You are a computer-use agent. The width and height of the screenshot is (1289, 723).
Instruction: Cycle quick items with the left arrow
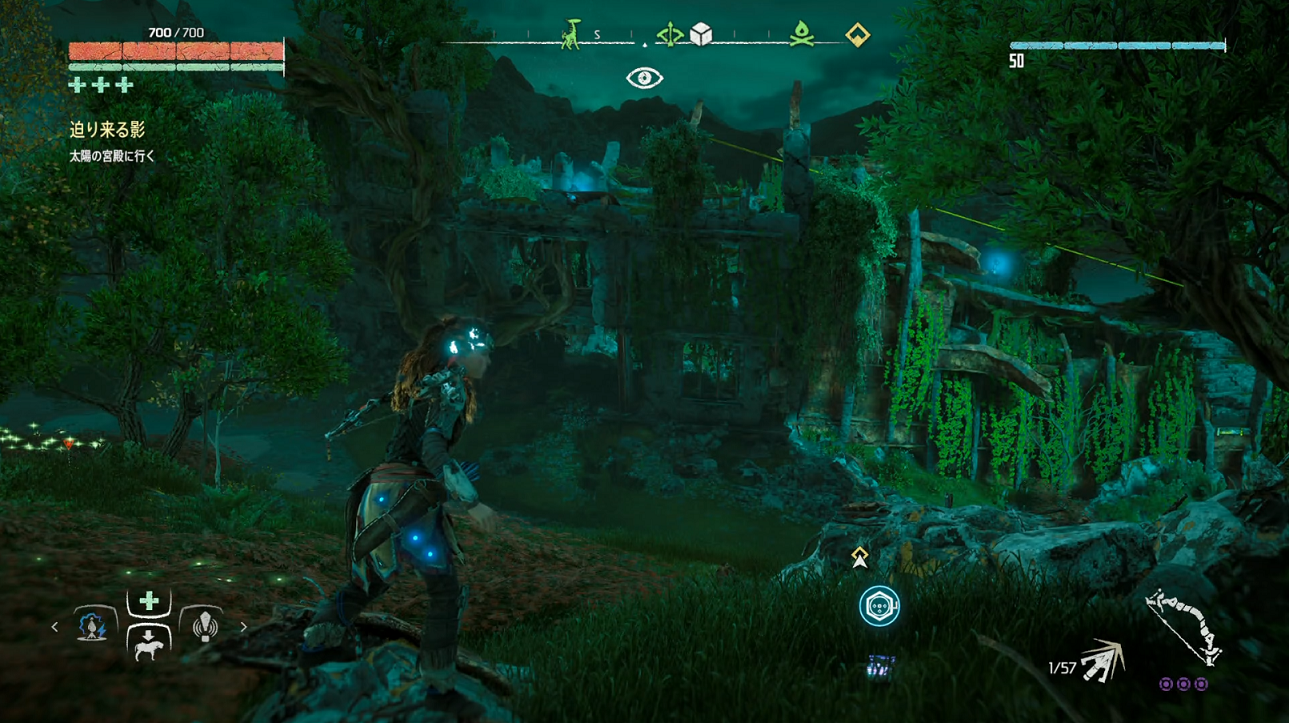point(55,627)
